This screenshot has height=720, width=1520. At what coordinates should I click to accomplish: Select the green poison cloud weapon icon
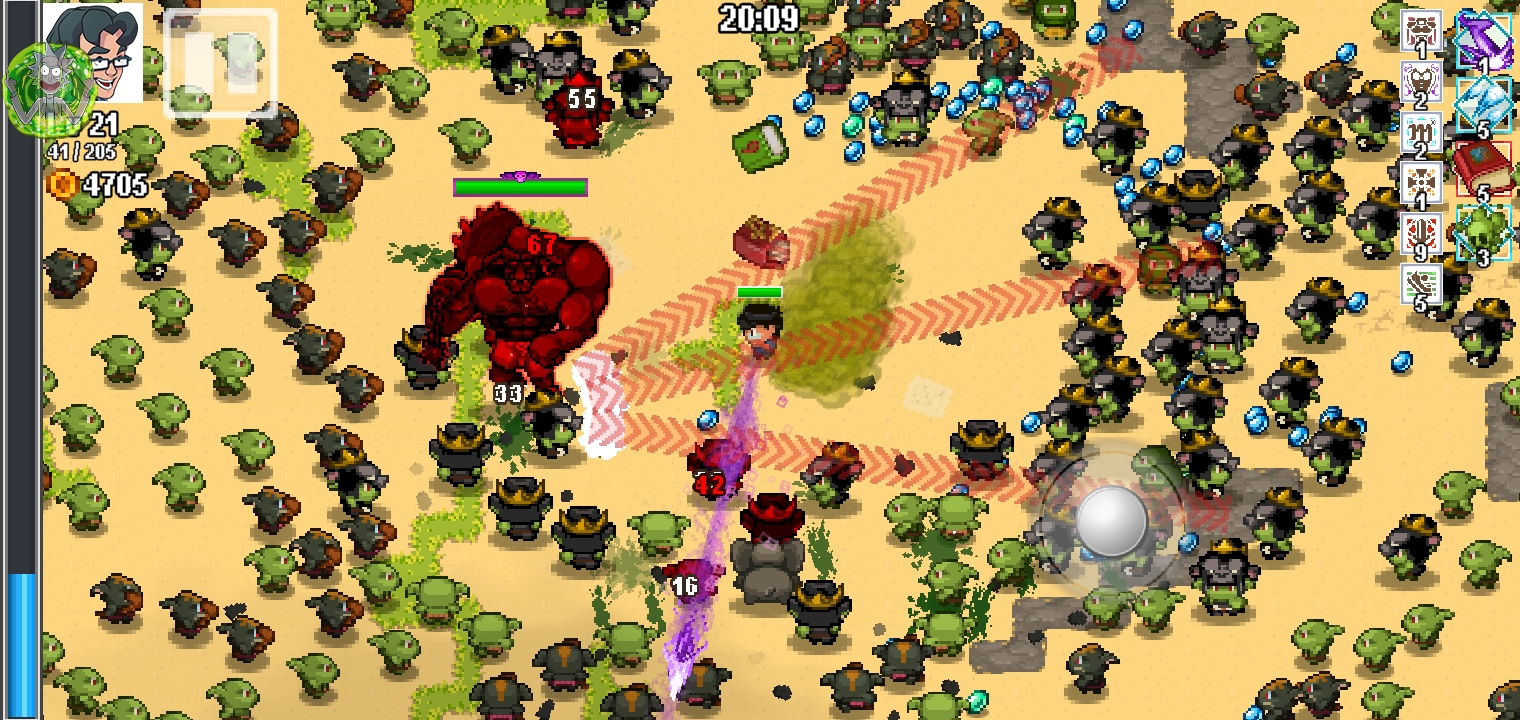(1482, 233)
